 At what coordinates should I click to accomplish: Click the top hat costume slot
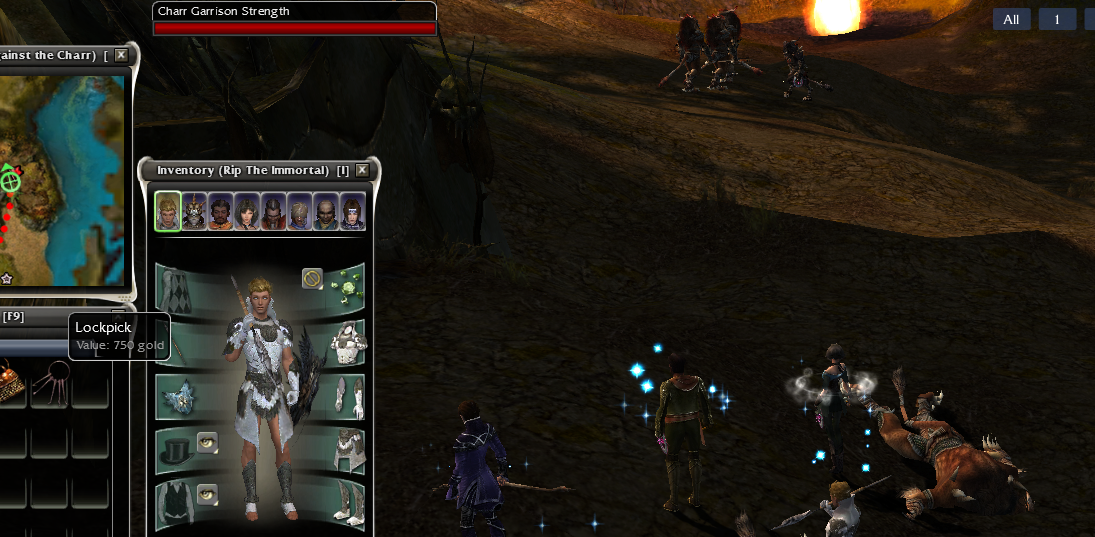[x=176, y=450]
